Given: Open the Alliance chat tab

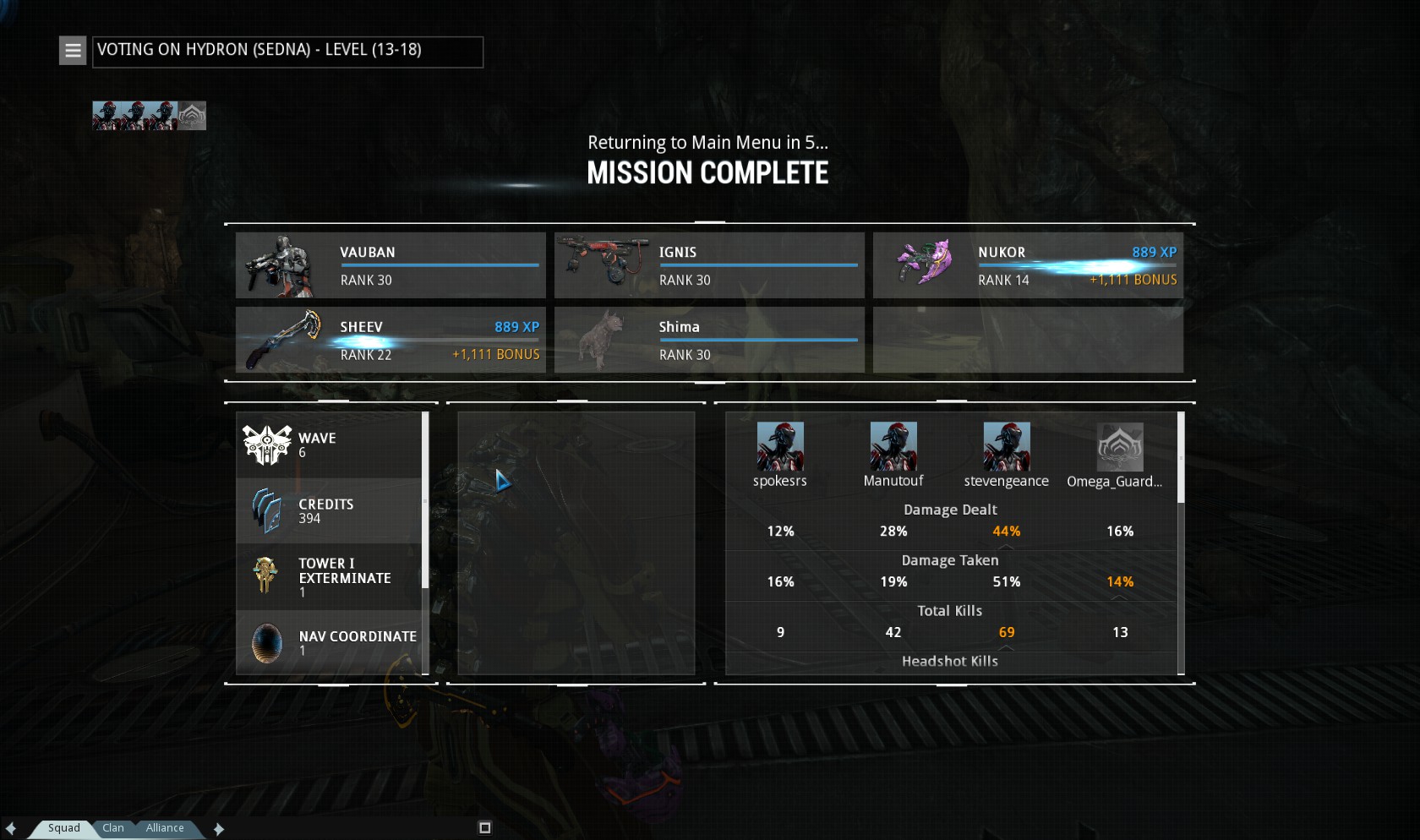Looking at the screenshot, I should tap(165, 828).
